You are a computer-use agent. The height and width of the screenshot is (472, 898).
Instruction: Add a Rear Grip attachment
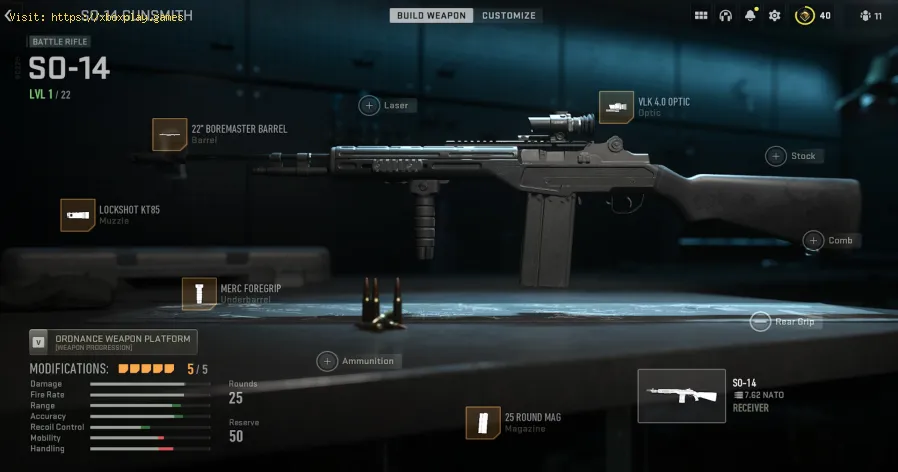point(762,322)
